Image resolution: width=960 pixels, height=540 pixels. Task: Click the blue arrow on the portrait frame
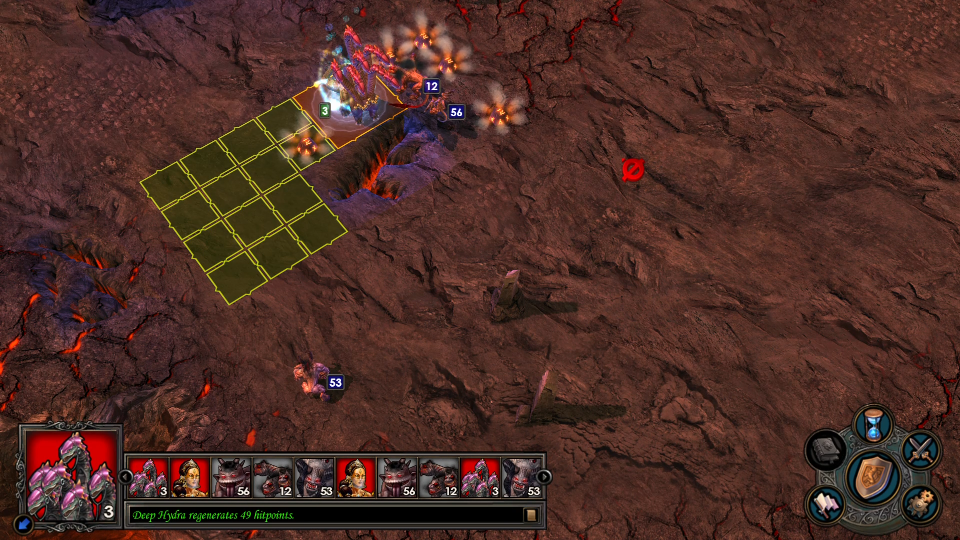click(x=23, y=522)
